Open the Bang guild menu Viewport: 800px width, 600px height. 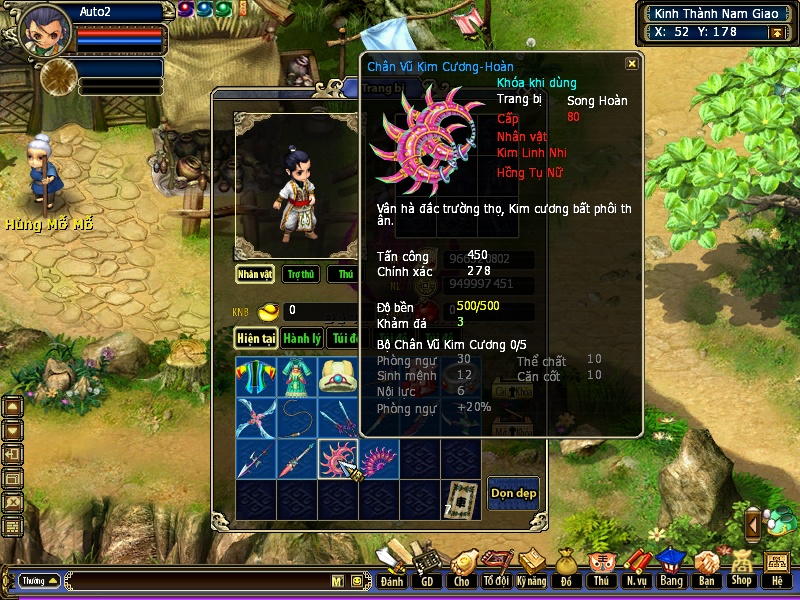point(671,569)
